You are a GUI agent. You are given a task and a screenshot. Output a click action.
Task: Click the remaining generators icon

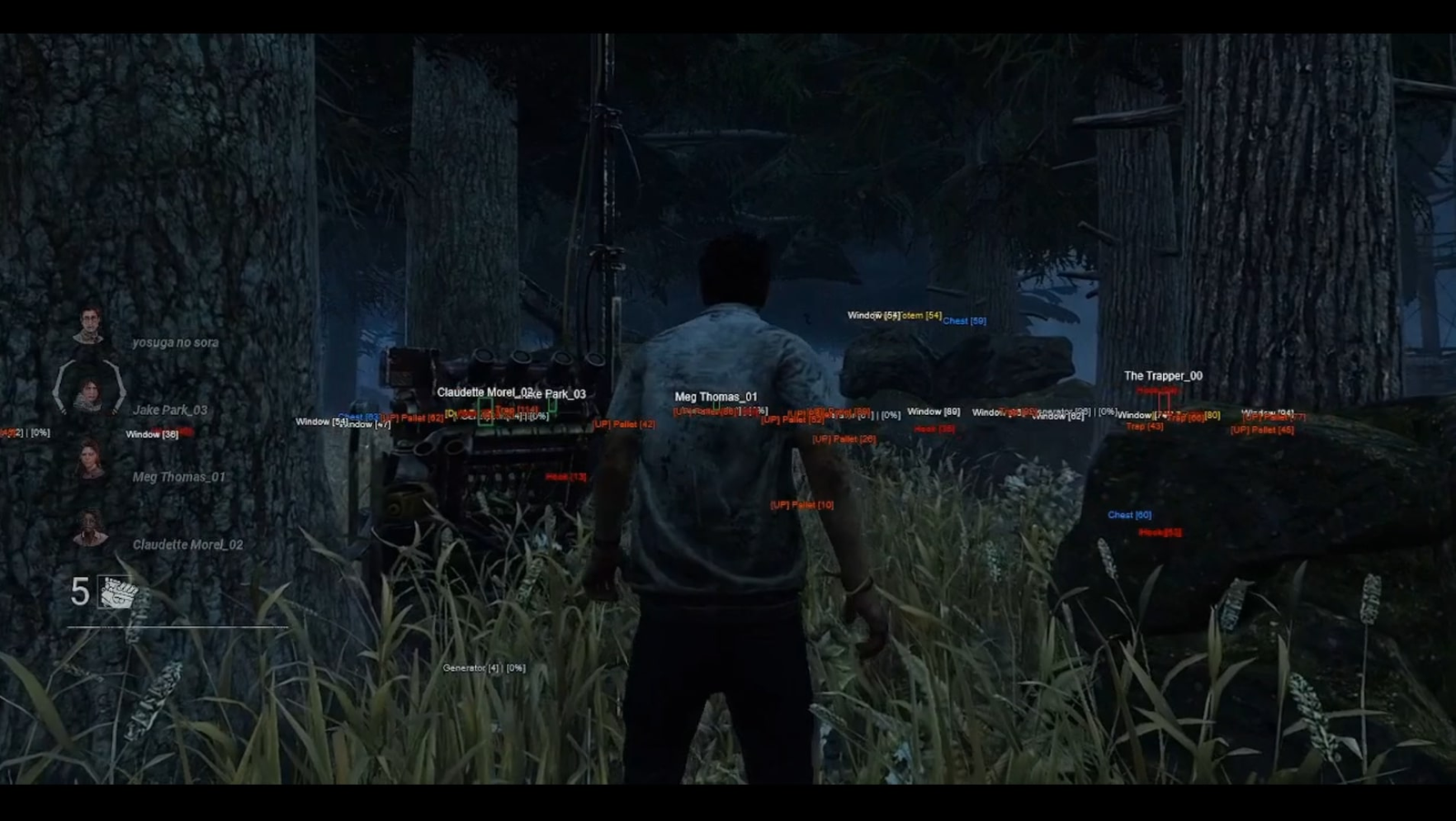[117, 593]
